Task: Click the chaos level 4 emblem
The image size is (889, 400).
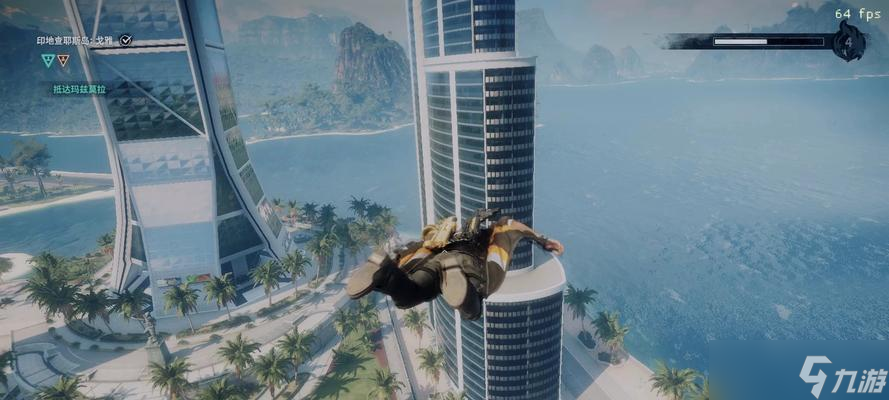Action: 848,43
